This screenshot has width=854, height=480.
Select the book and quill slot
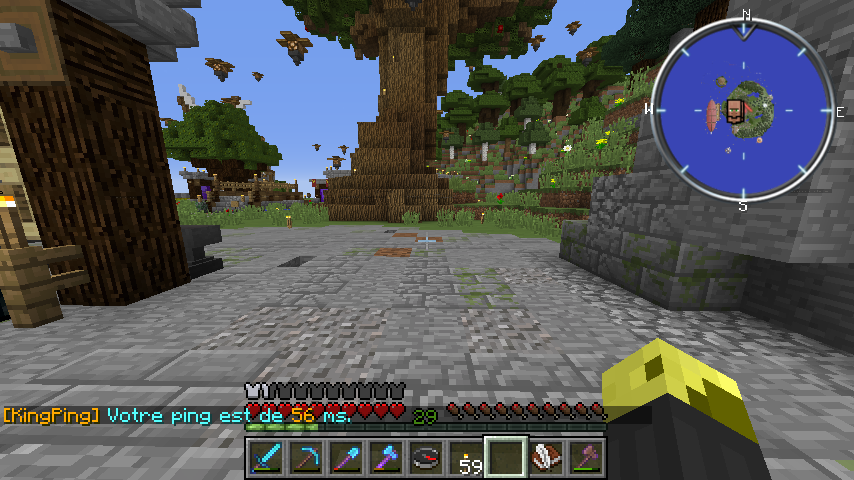[x=545, y=458]
